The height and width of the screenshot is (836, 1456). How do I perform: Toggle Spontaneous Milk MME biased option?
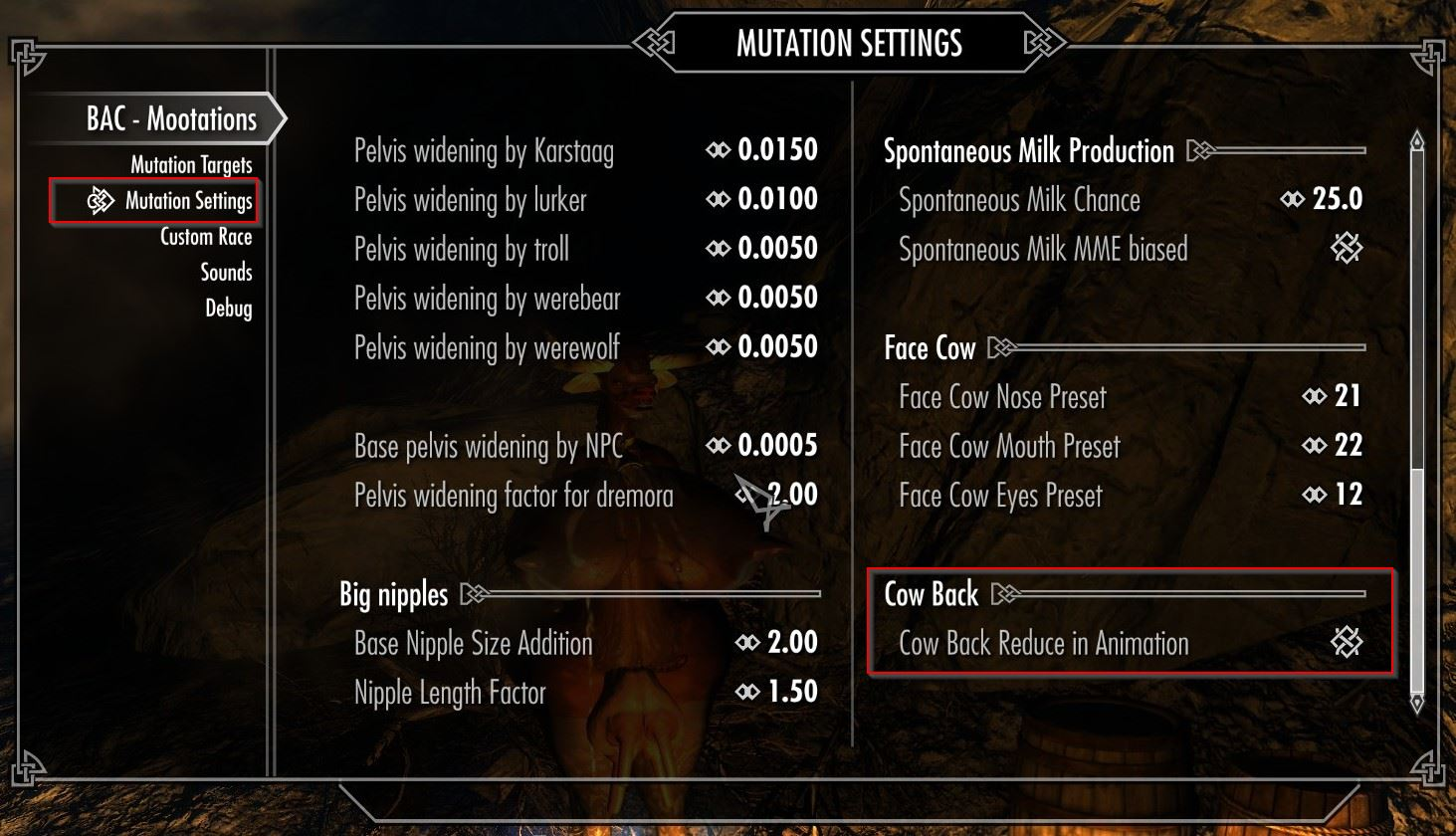tap(1347, 249)
